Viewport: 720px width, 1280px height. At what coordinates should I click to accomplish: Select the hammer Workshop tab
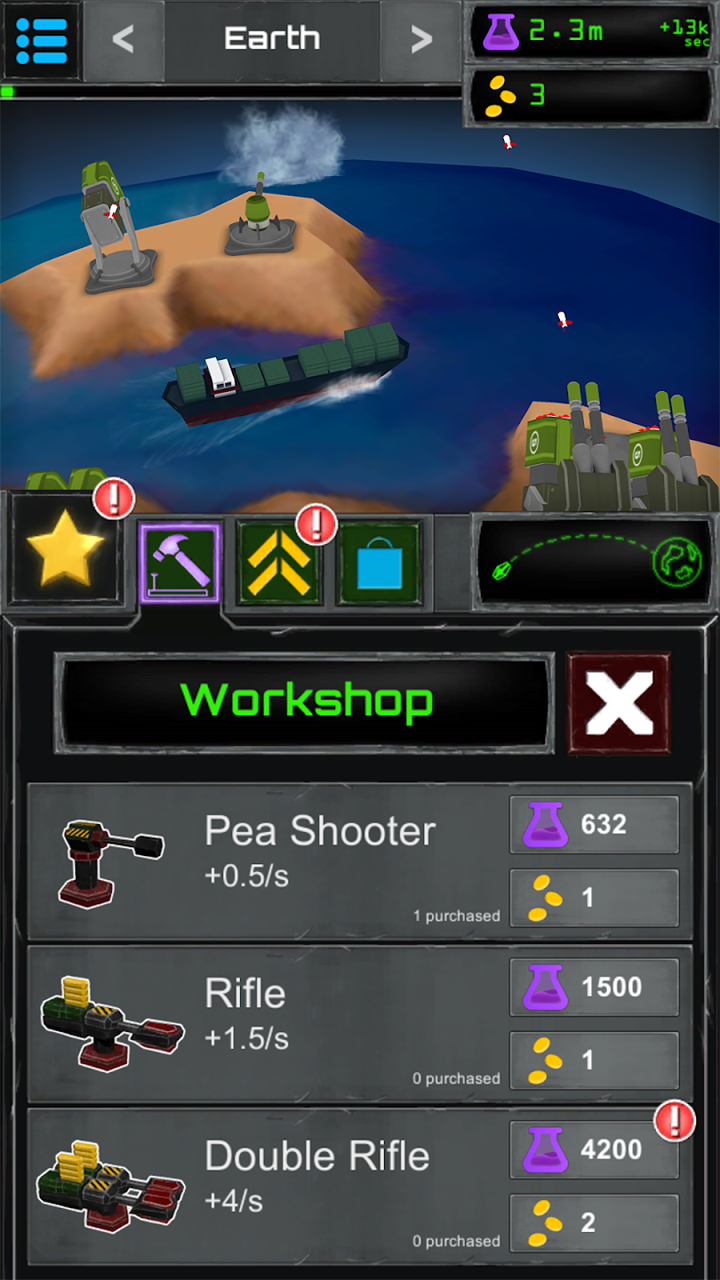click(x=180, y=563)
